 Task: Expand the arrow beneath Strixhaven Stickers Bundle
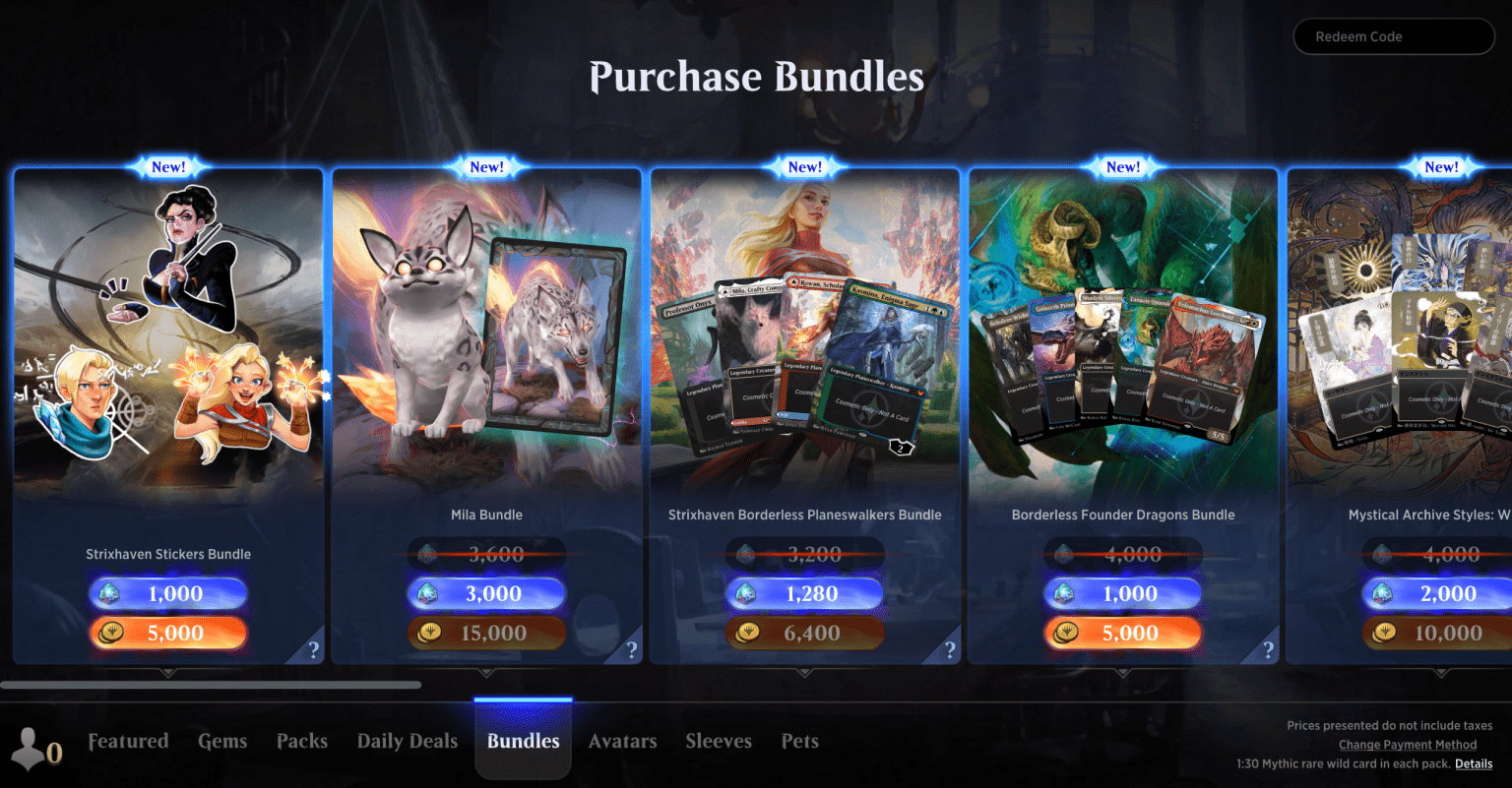(167, 674)
